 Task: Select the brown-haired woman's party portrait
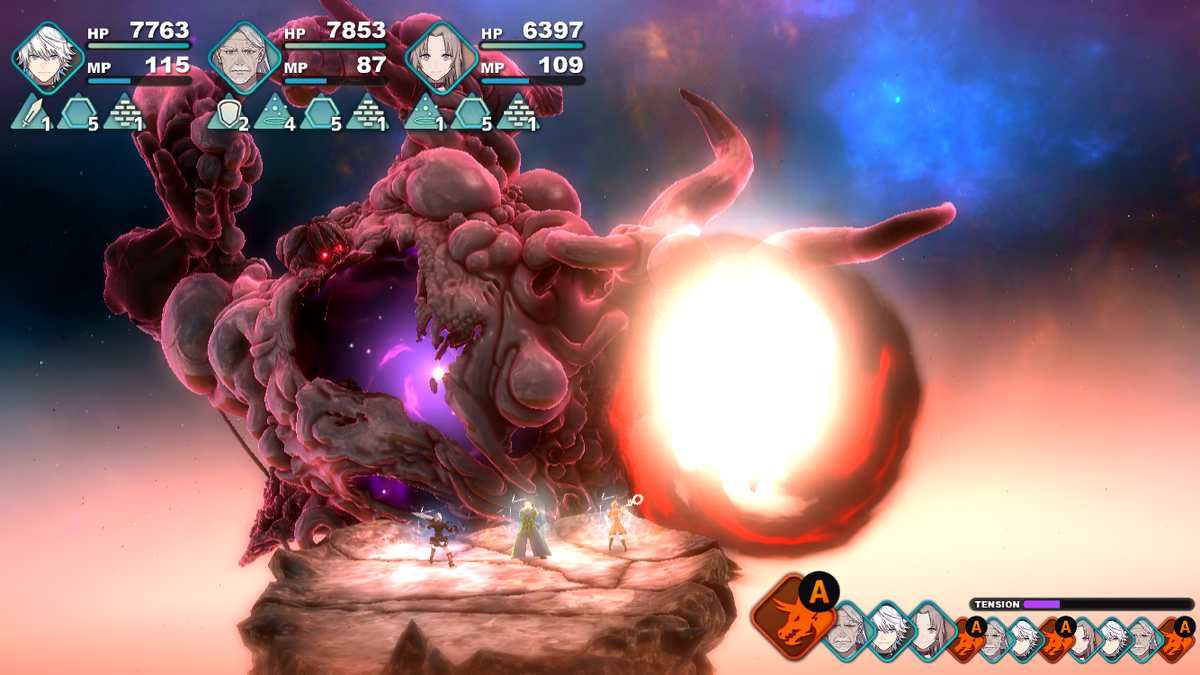tap(439, 57)
